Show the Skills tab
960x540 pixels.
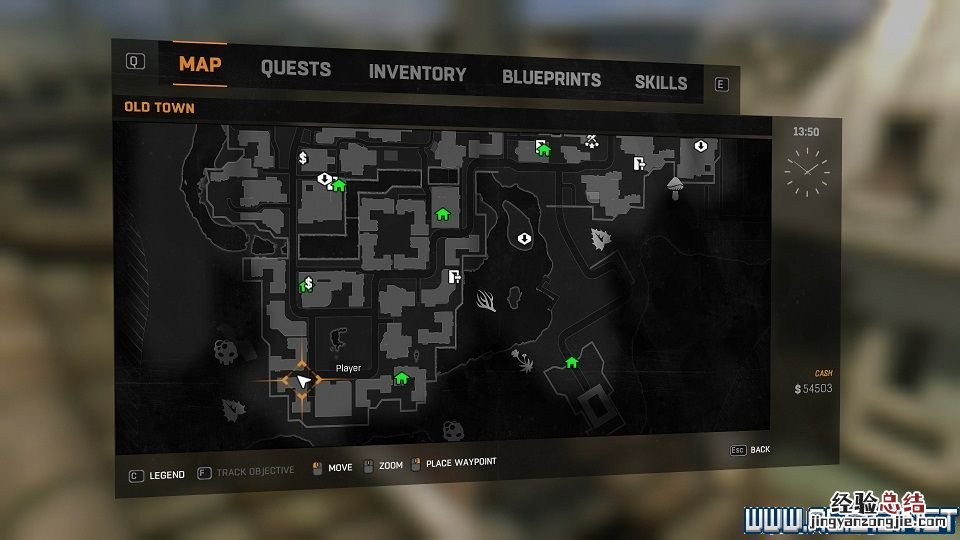click(x=661, y=83)
